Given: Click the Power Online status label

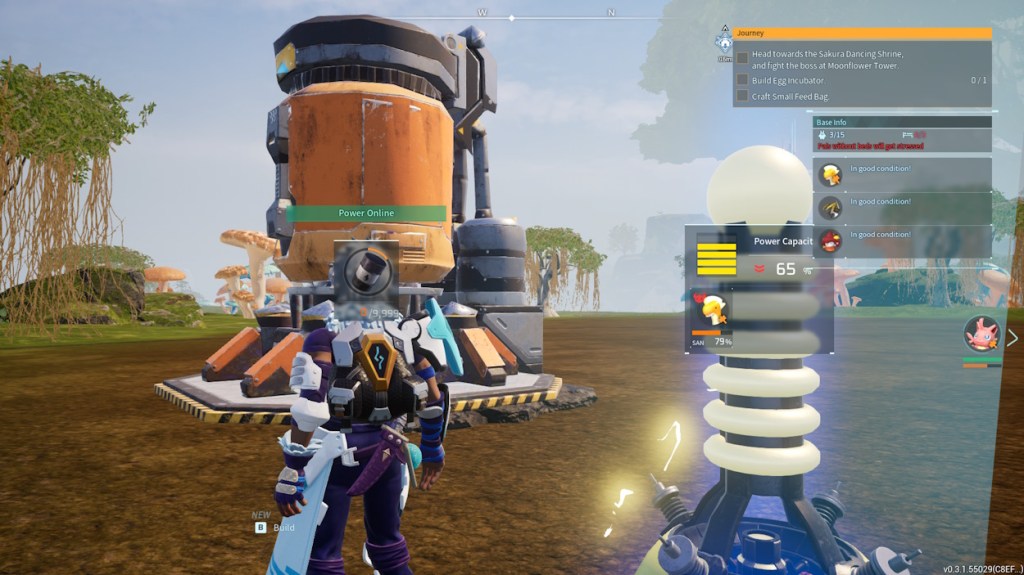Looking at the screenshot, I should coord(366,213).
